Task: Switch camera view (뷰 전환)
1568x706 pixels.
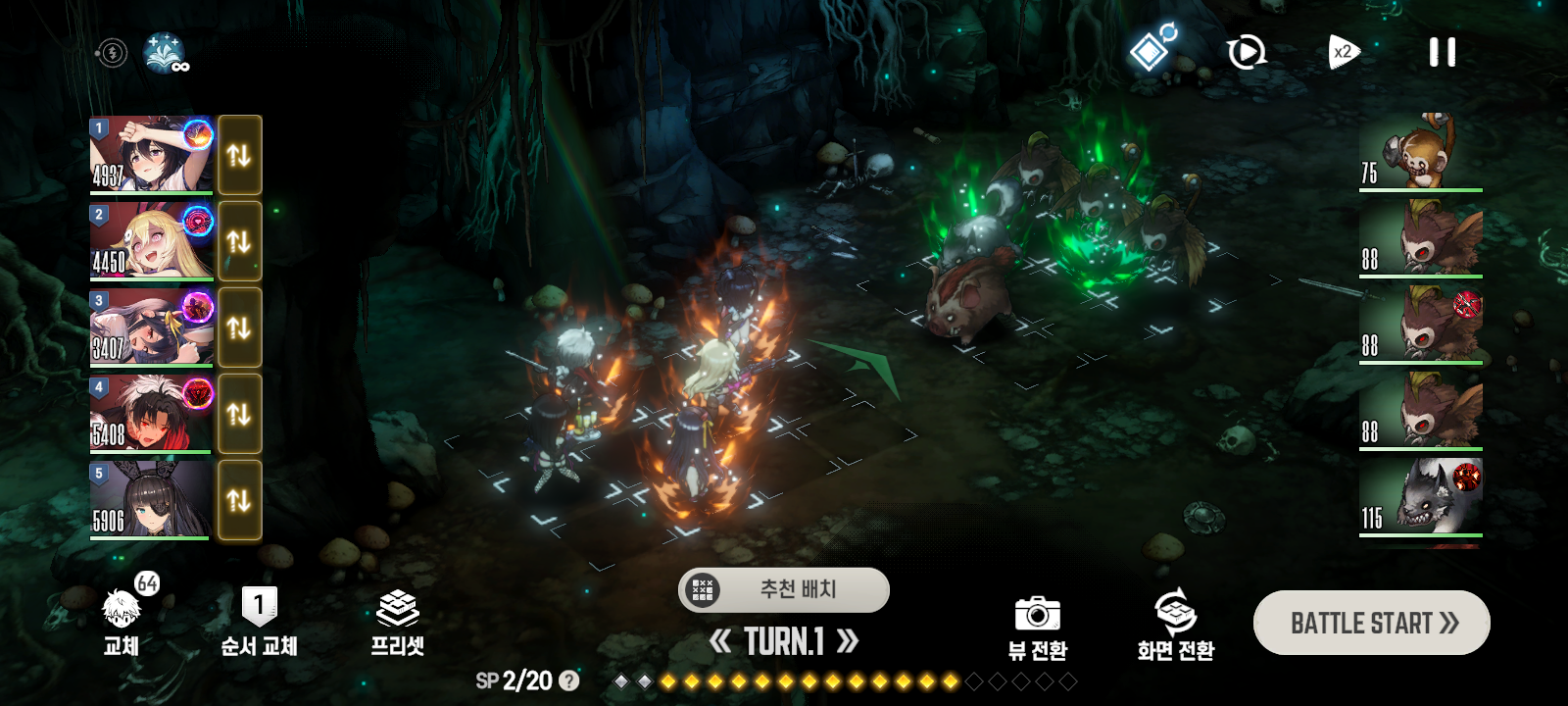Action: click(1038, 629)
